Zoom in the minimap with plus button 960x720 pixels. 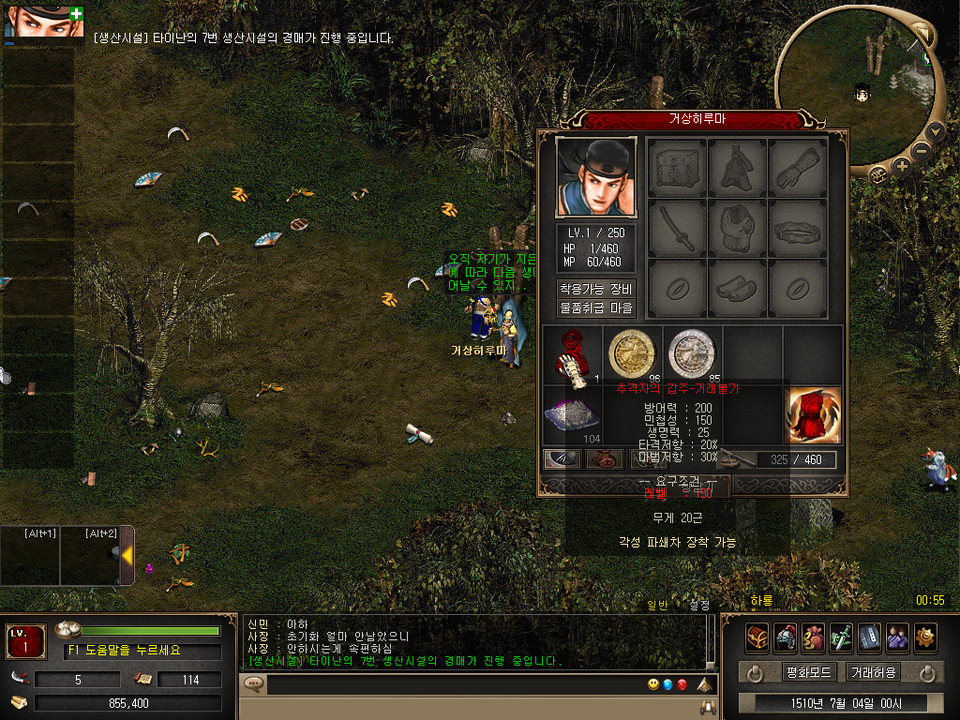903,166
